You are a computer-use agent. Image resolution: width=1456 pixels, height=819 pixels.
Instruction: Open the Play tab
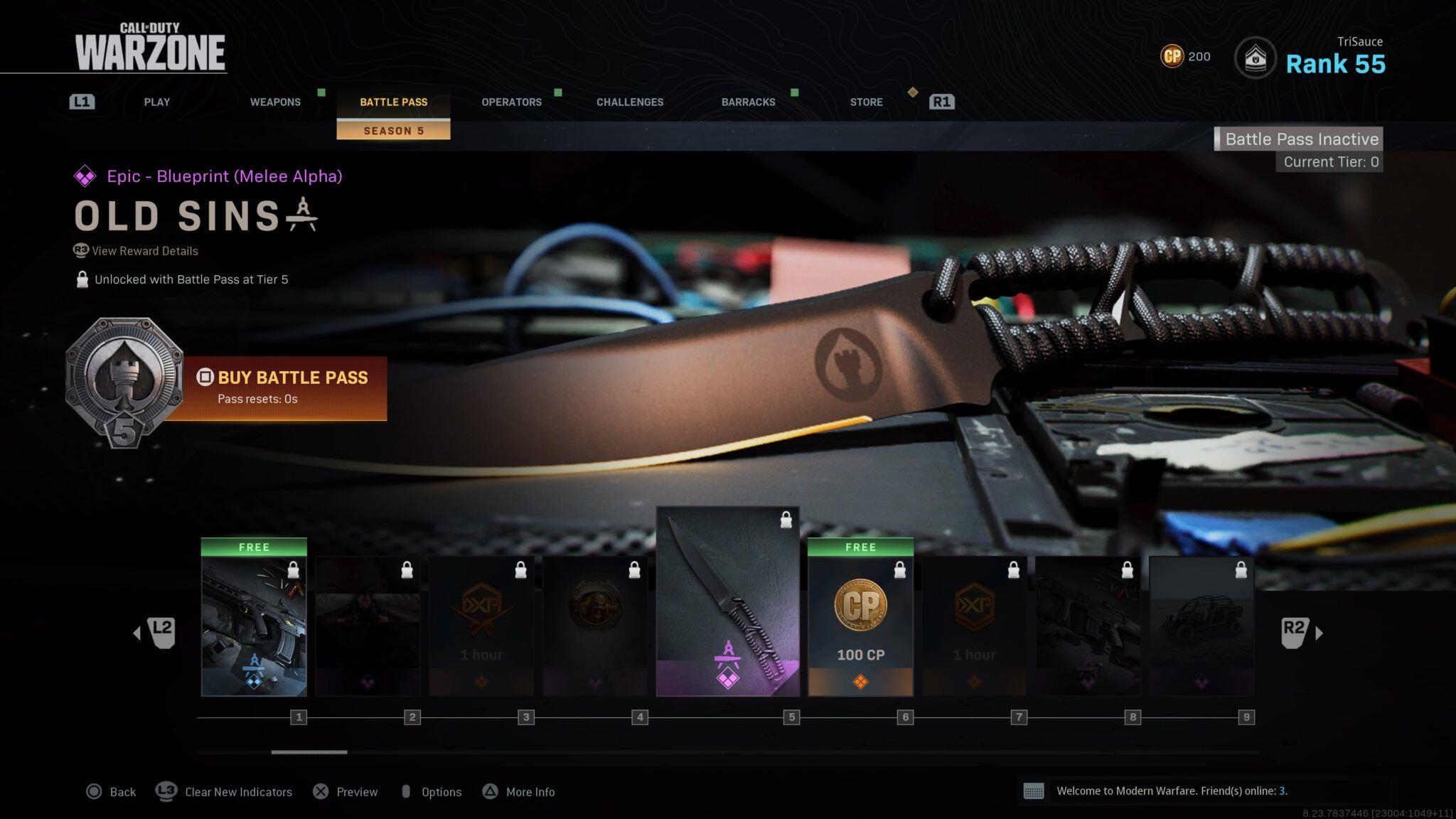[156, 102]
